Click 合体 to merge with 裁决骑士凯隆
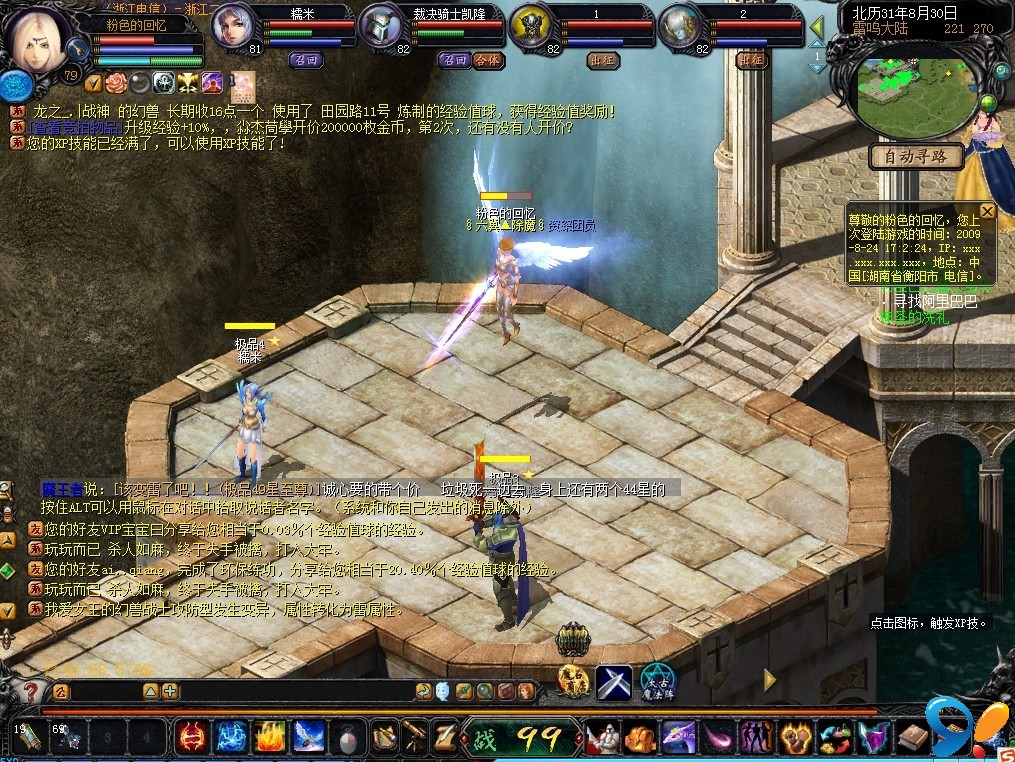Viewport: 1015px width, 762px height. pos(487,60)
